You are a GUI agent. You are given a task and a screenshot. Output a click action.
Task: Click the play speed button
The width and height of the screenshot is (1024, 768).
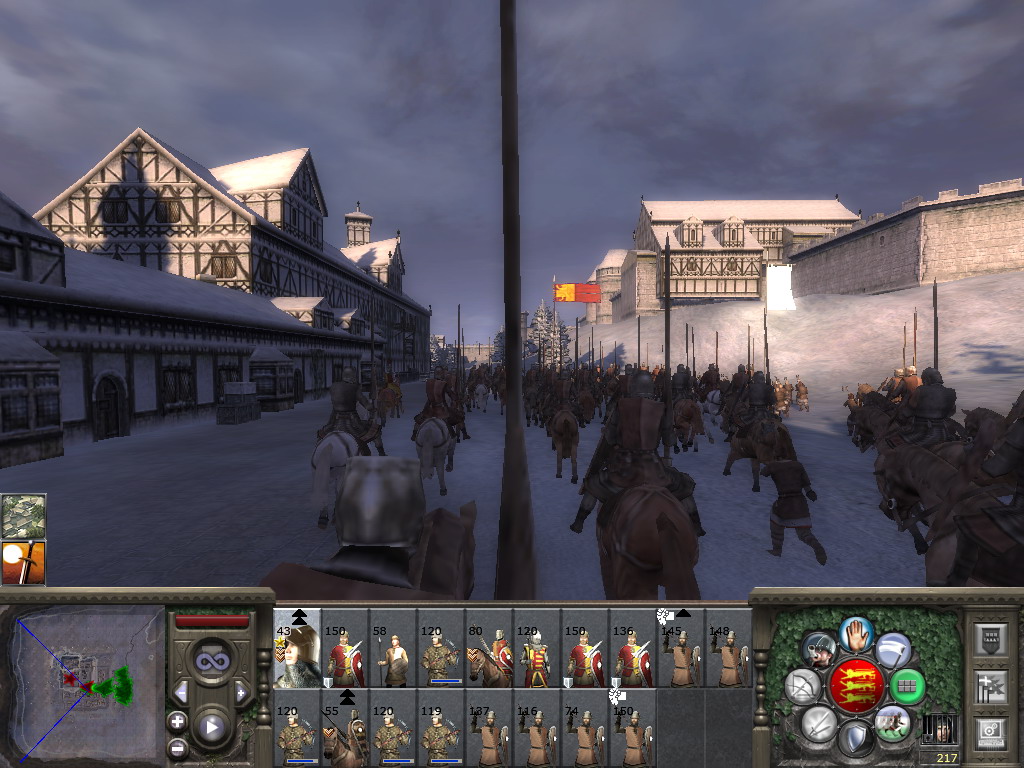[211, 727]
